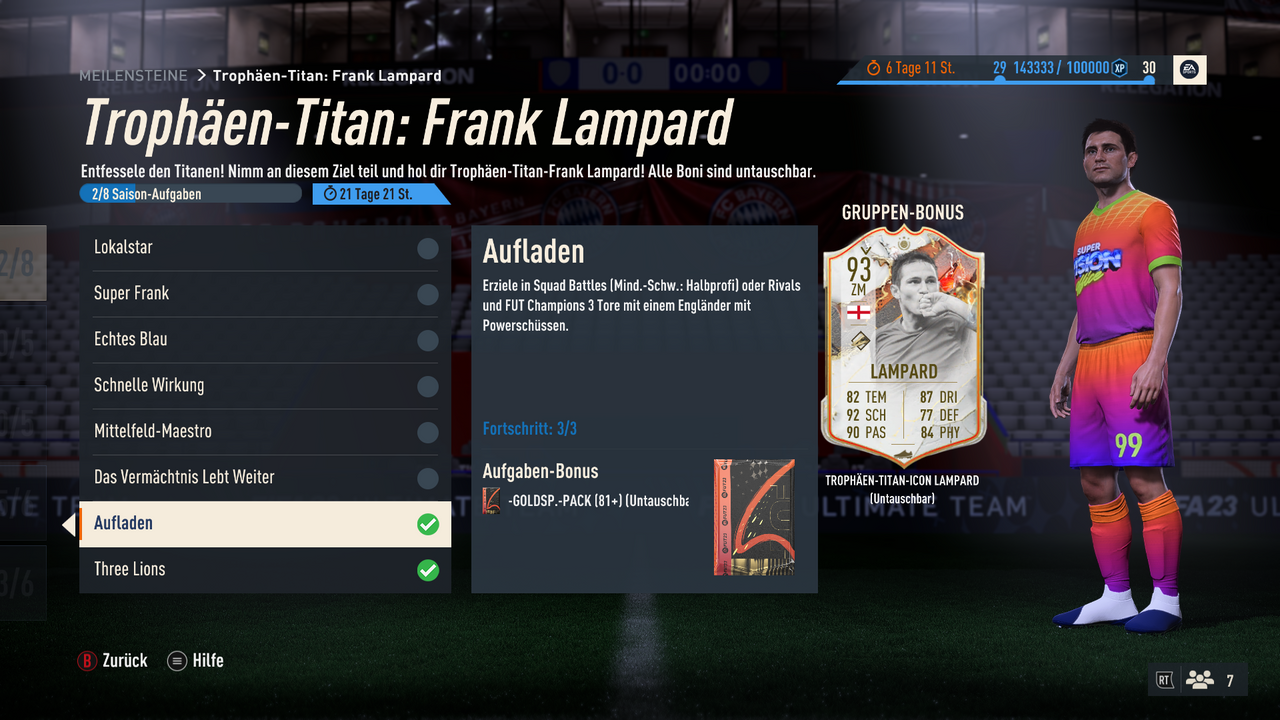Select Schnelle Wirkung from the list
The width and height of the screenshot is (1280, 720).
265,386
